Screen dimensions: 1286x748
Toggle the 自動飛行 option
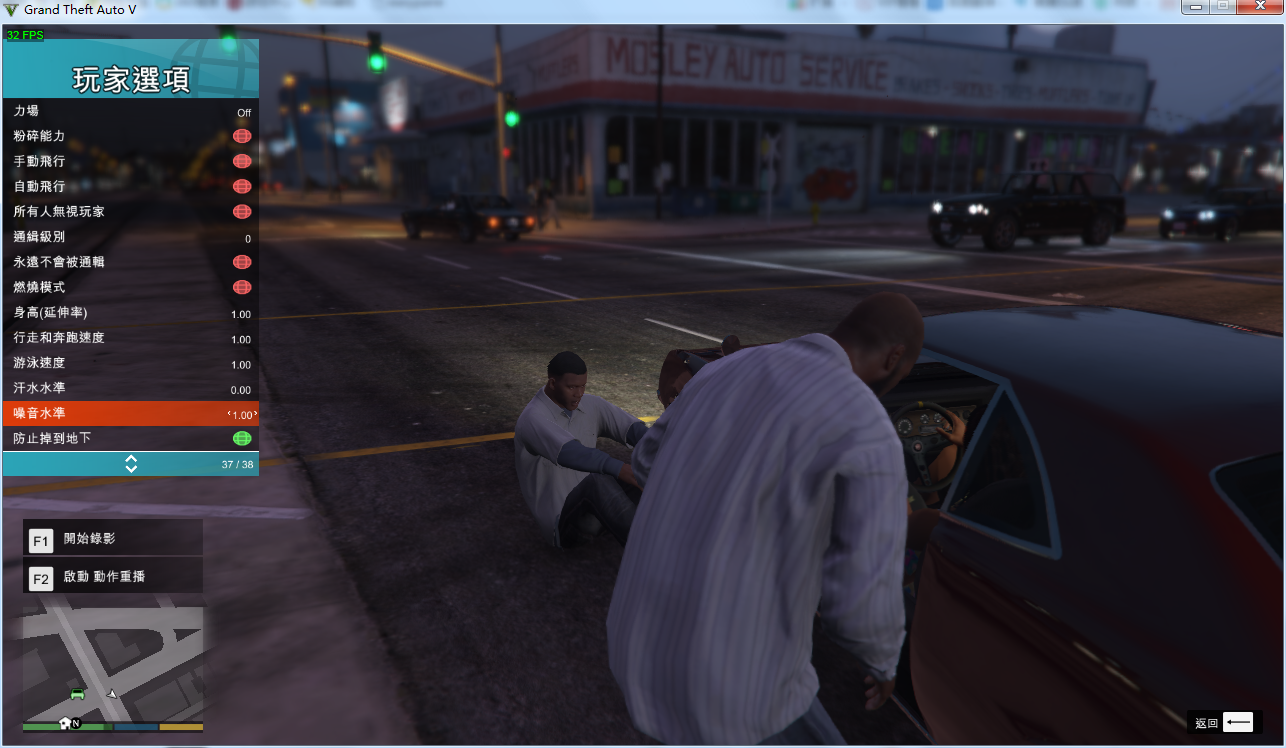(x=241, y=186)
